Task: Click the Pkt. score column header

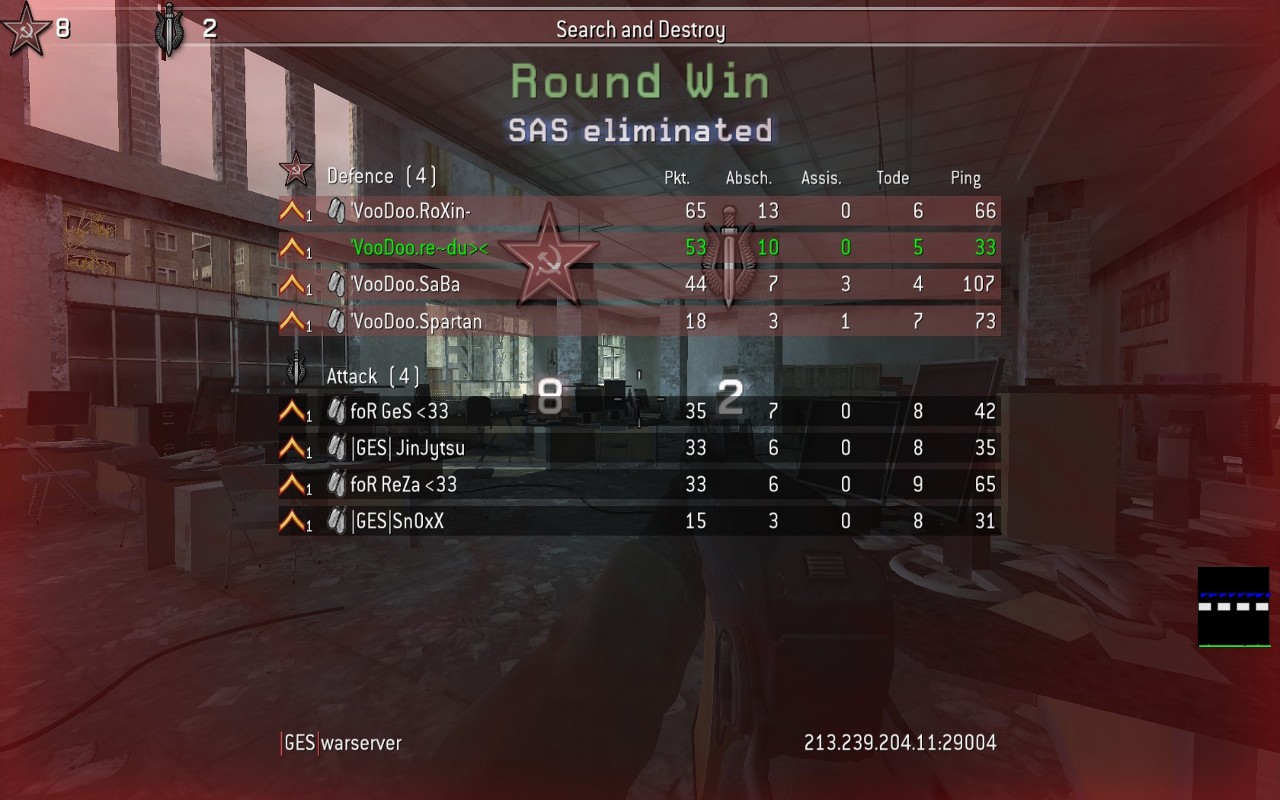Action: [677, 178]
